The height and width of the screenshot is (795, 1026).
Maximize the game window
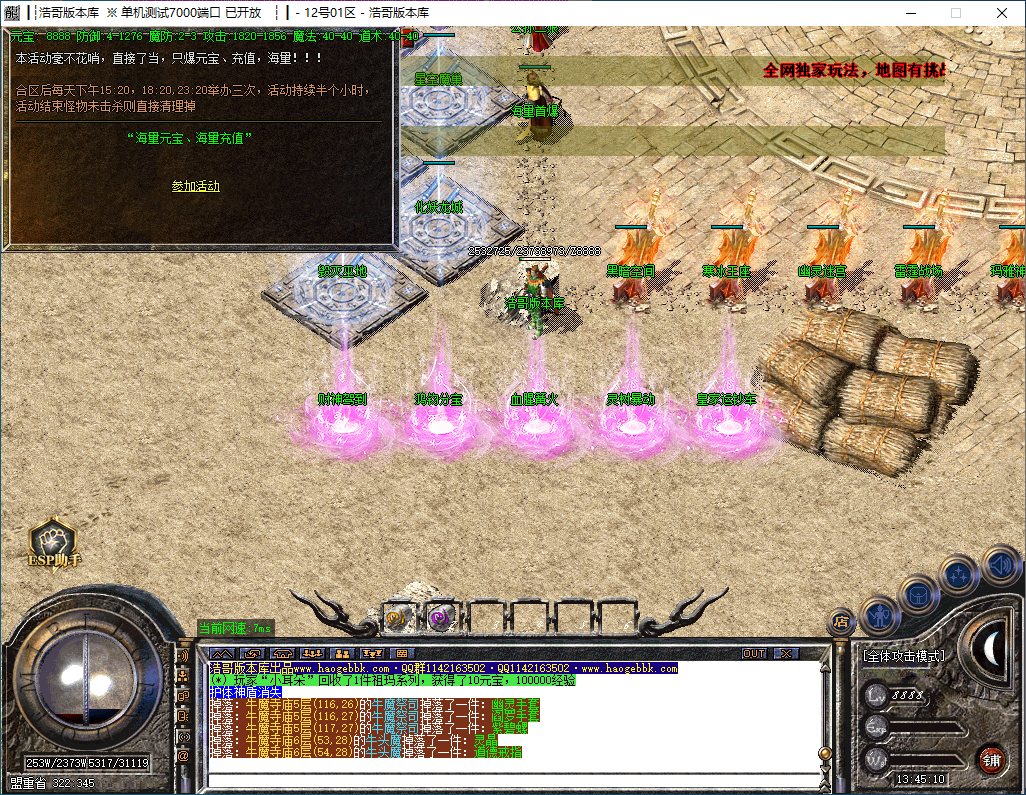[956, 13]
